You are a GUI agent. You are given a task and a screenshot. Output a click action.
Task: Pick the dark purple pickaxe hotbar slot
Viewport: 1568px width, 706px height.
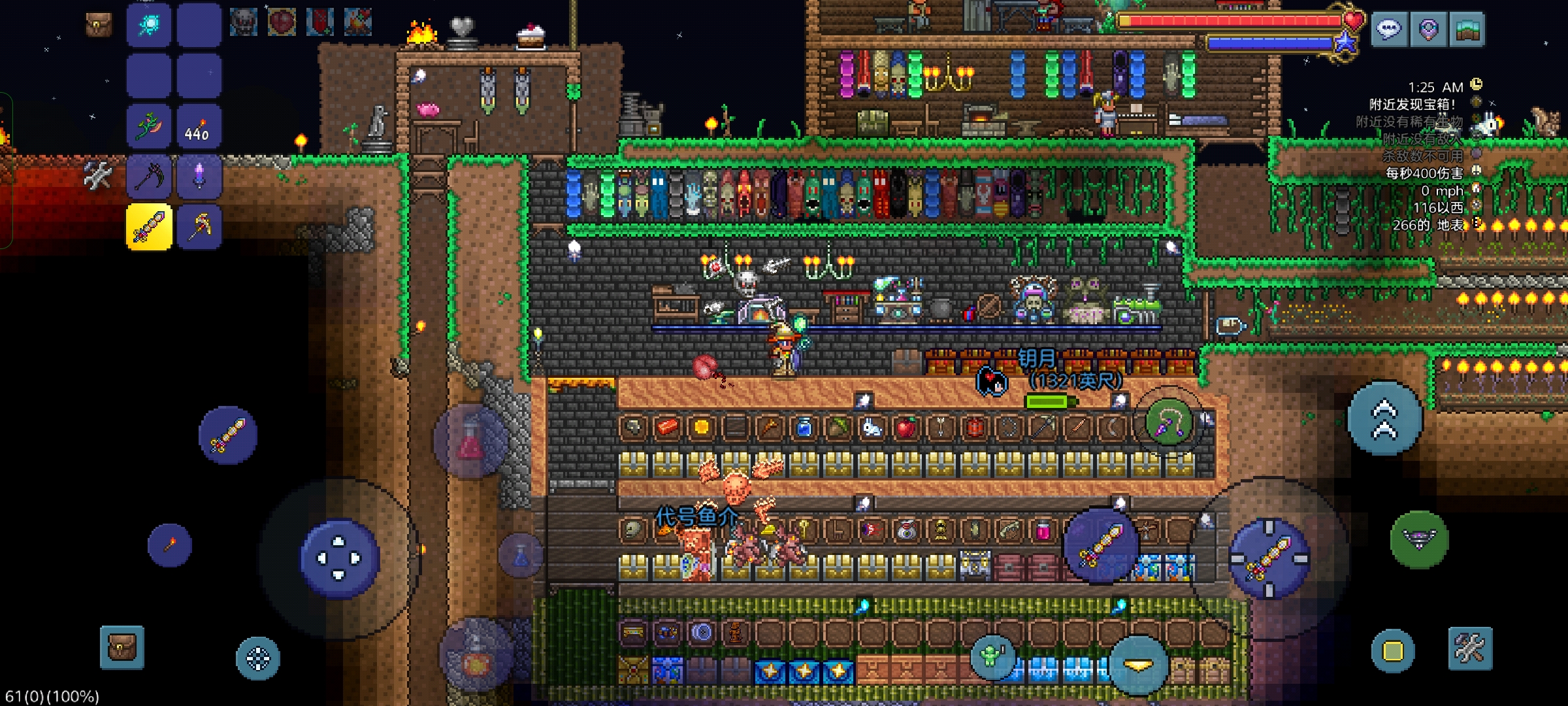[x=149, y=176]
